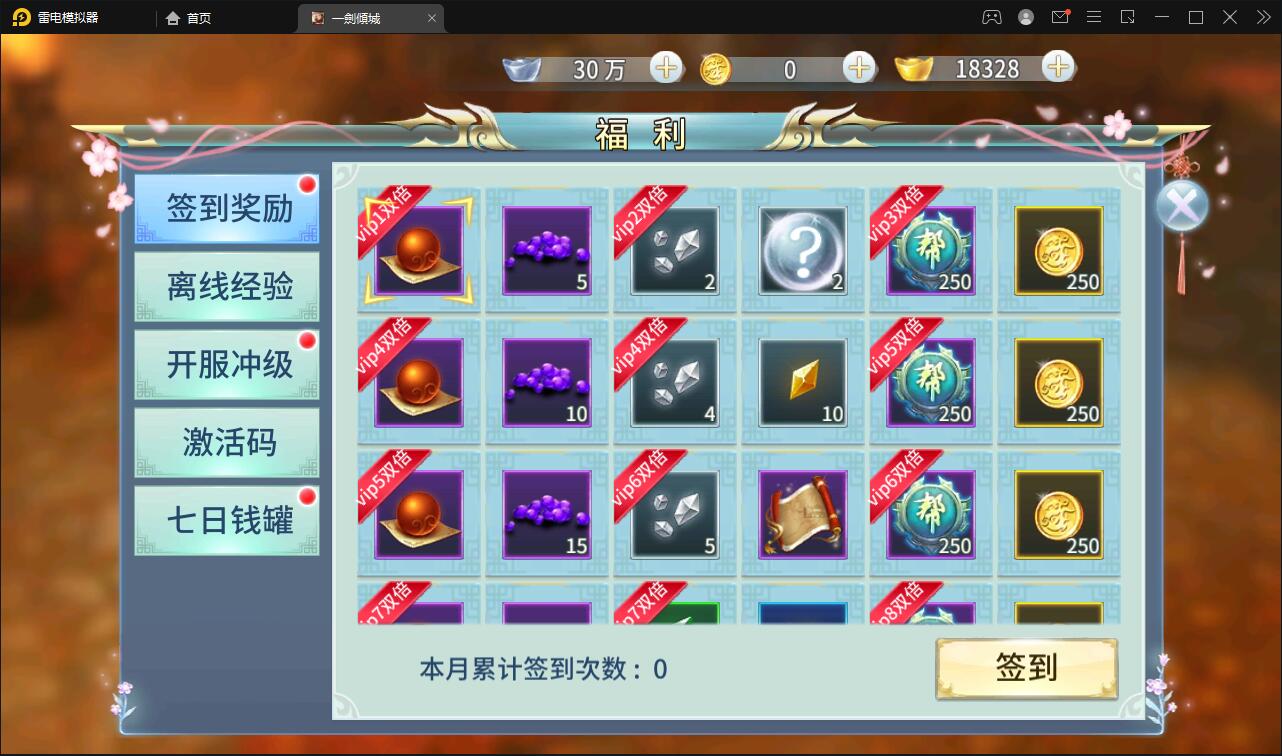Select the scroll reward item
The height and width of the screenshot is (756, 1282).
tap(802, 513)
